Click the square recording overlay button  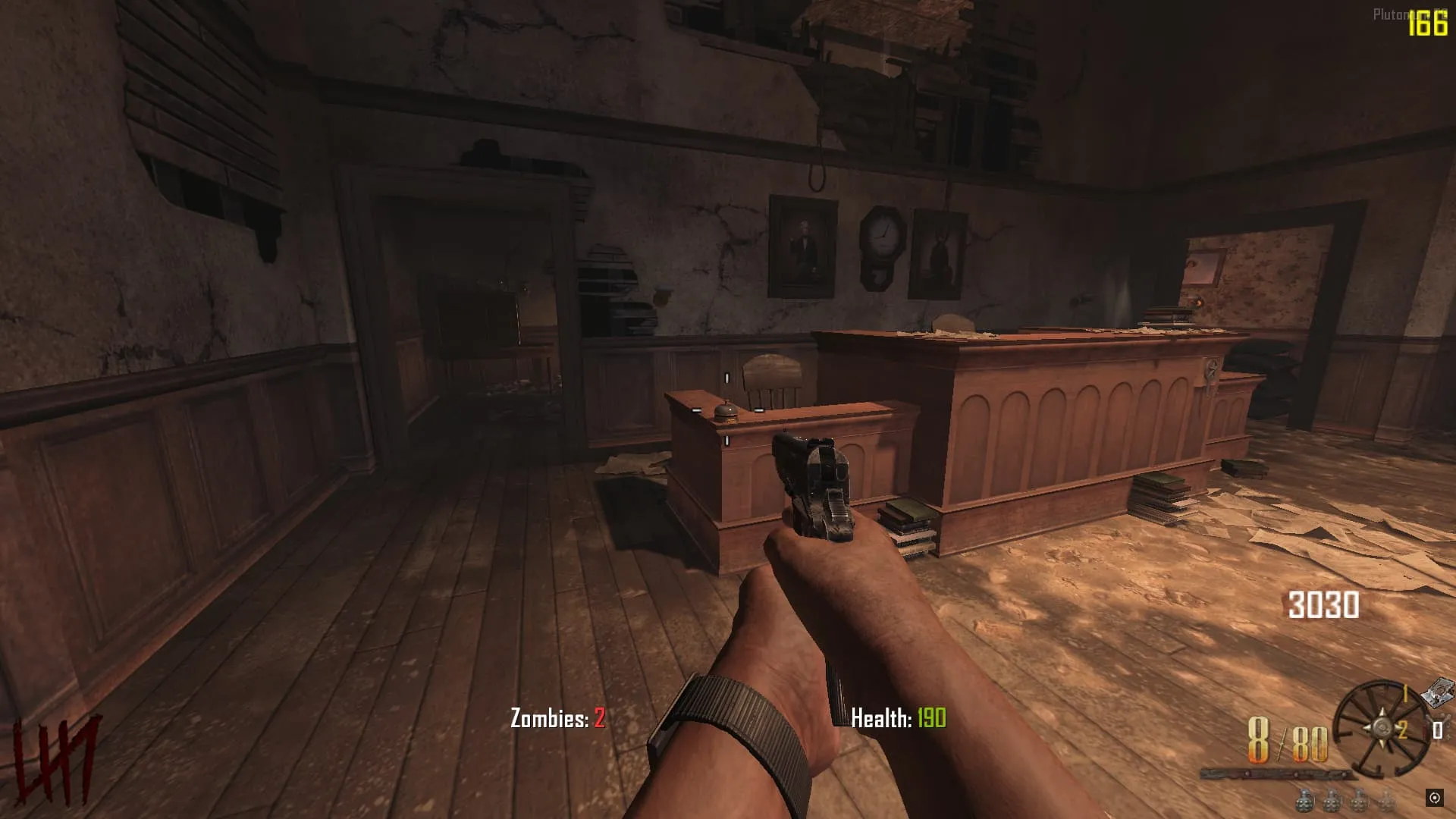pyautogui.click(x=1434, y=798)
